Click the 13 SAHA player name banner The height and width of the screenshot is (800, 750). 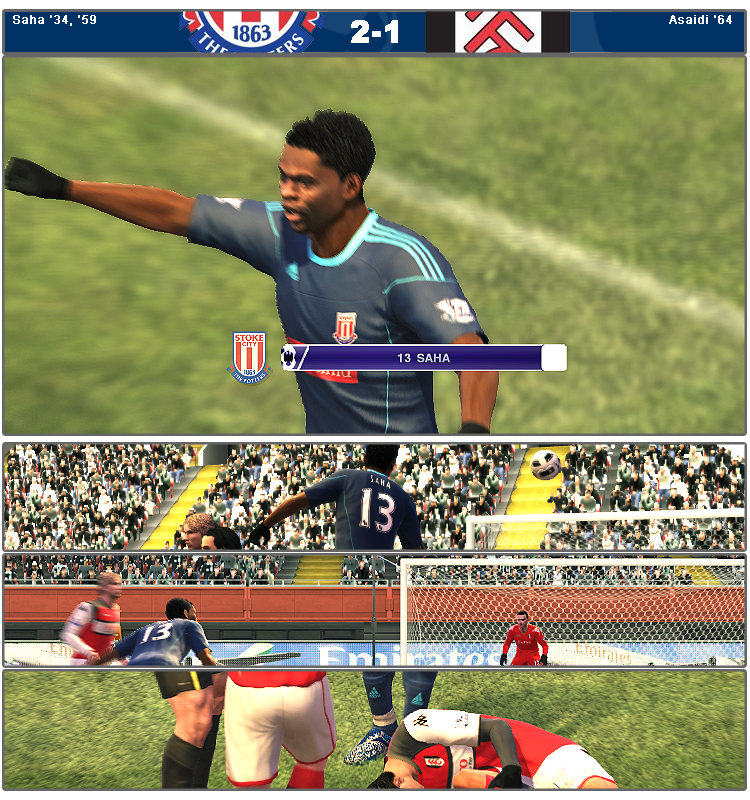pos(424,358)
